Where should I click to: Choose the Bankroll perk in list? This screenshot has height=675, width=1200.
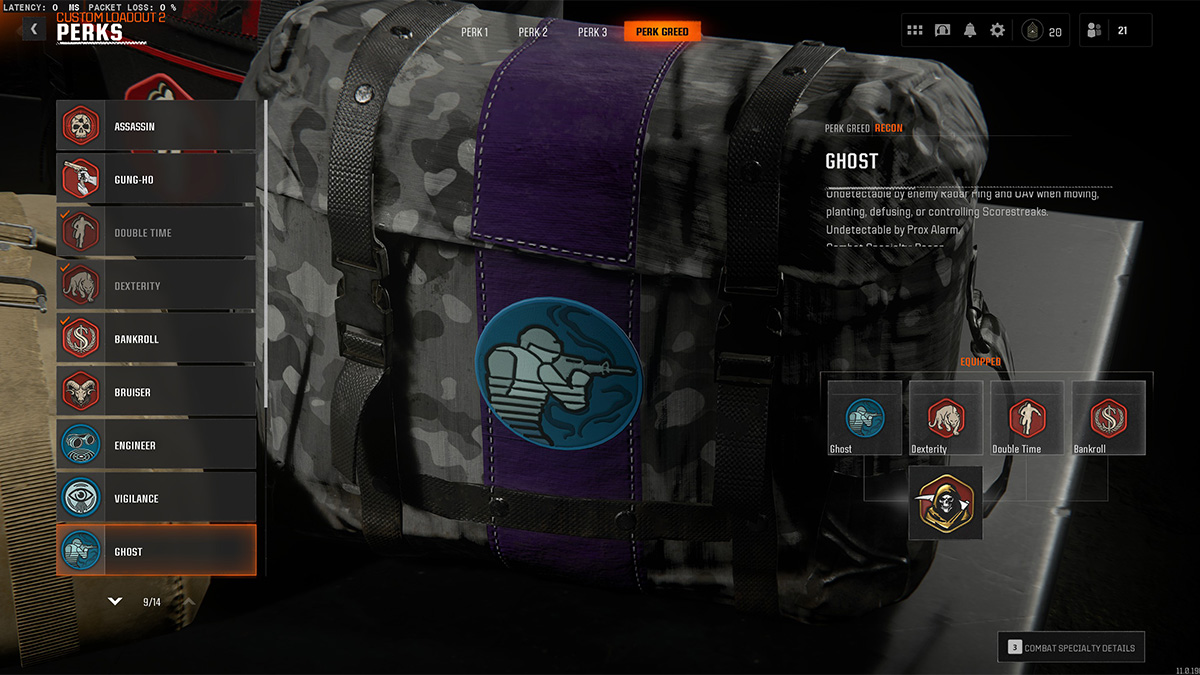[156, 339]
